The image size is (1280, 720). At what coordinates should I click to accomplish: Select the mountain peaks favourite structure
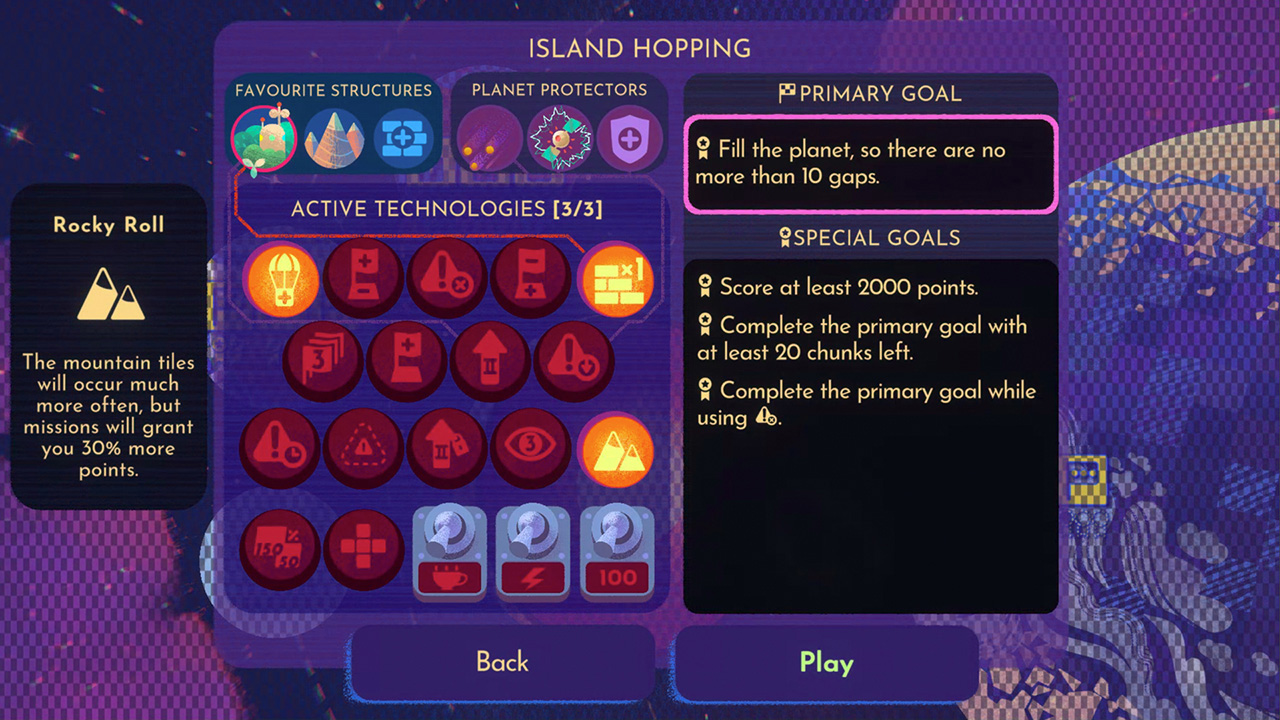[335, 137]
